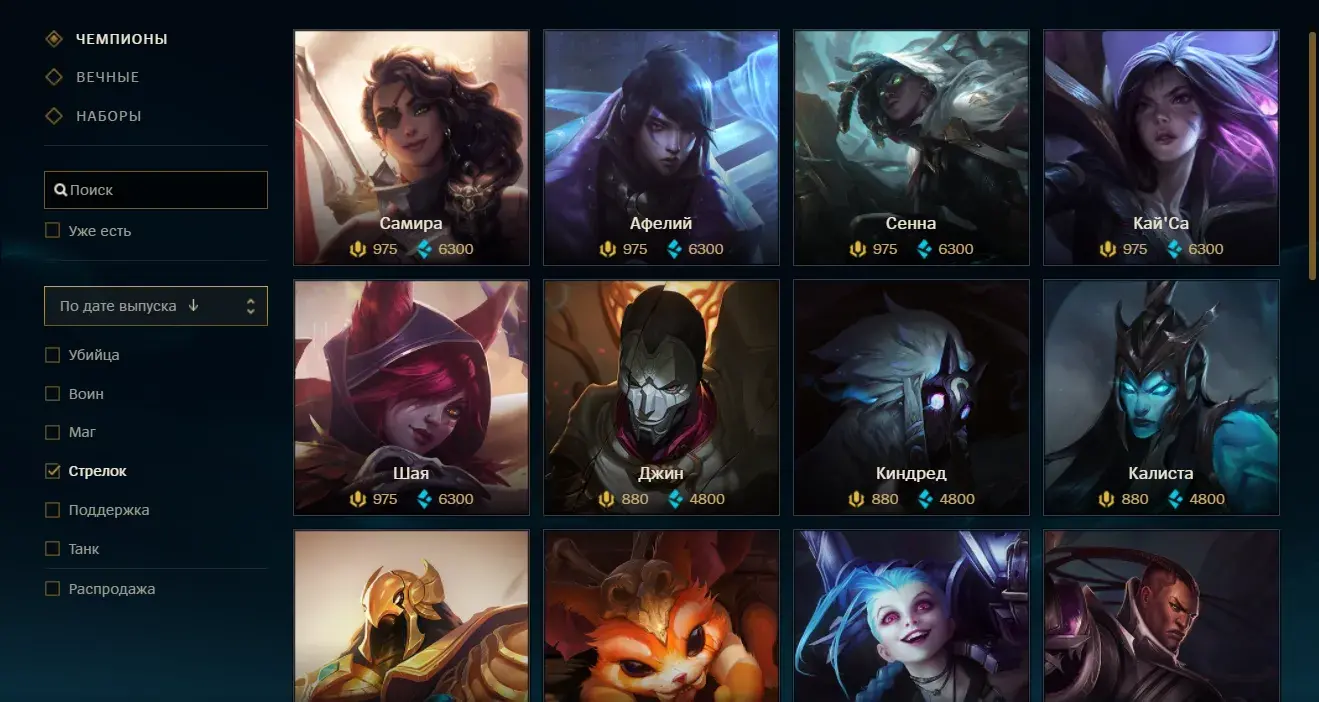Switch to the Чемпионы tab
This screenshot has width=1319, height=702.
[121, 39]
